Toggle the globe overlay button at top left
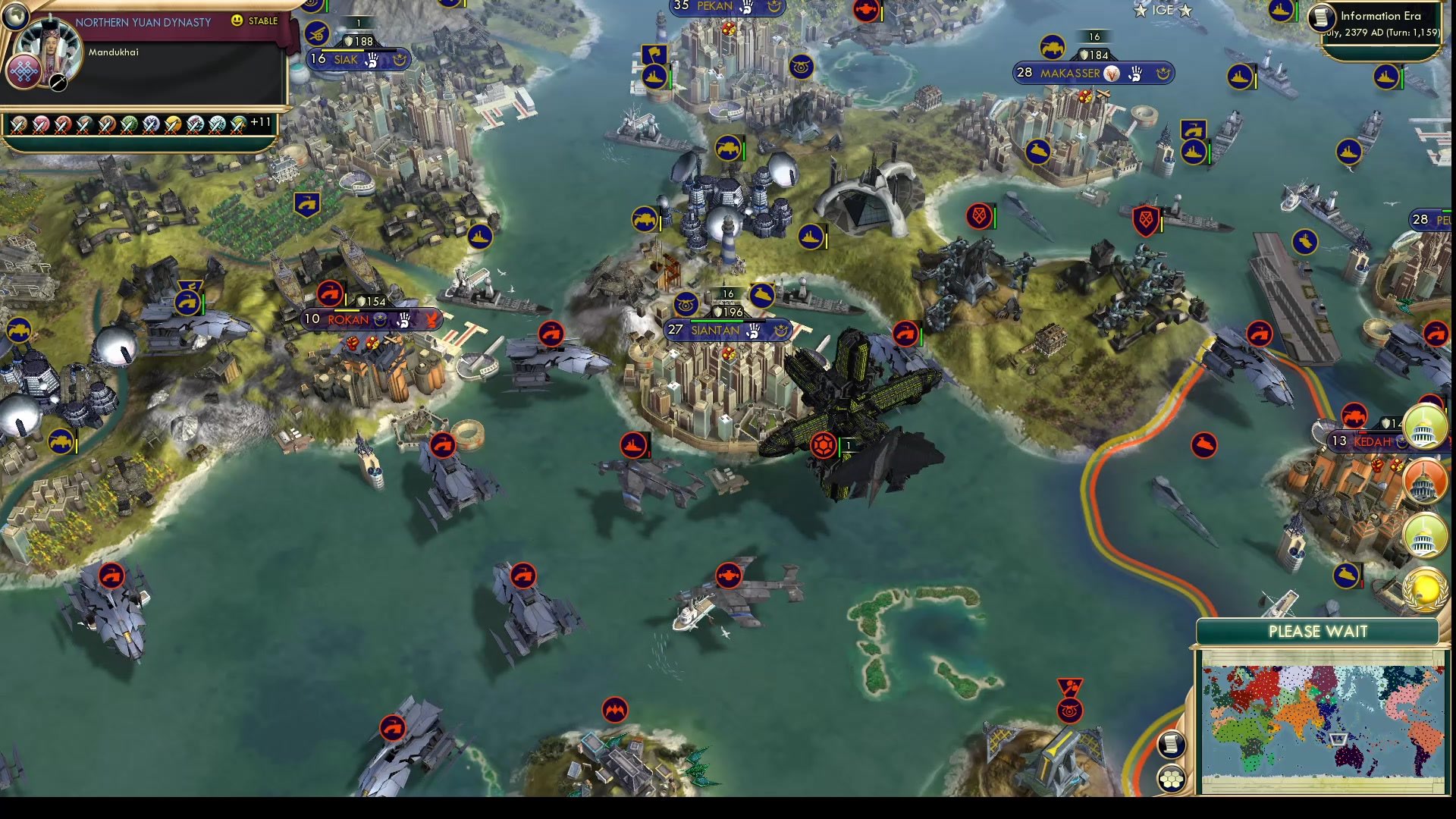 click(15, 17)
